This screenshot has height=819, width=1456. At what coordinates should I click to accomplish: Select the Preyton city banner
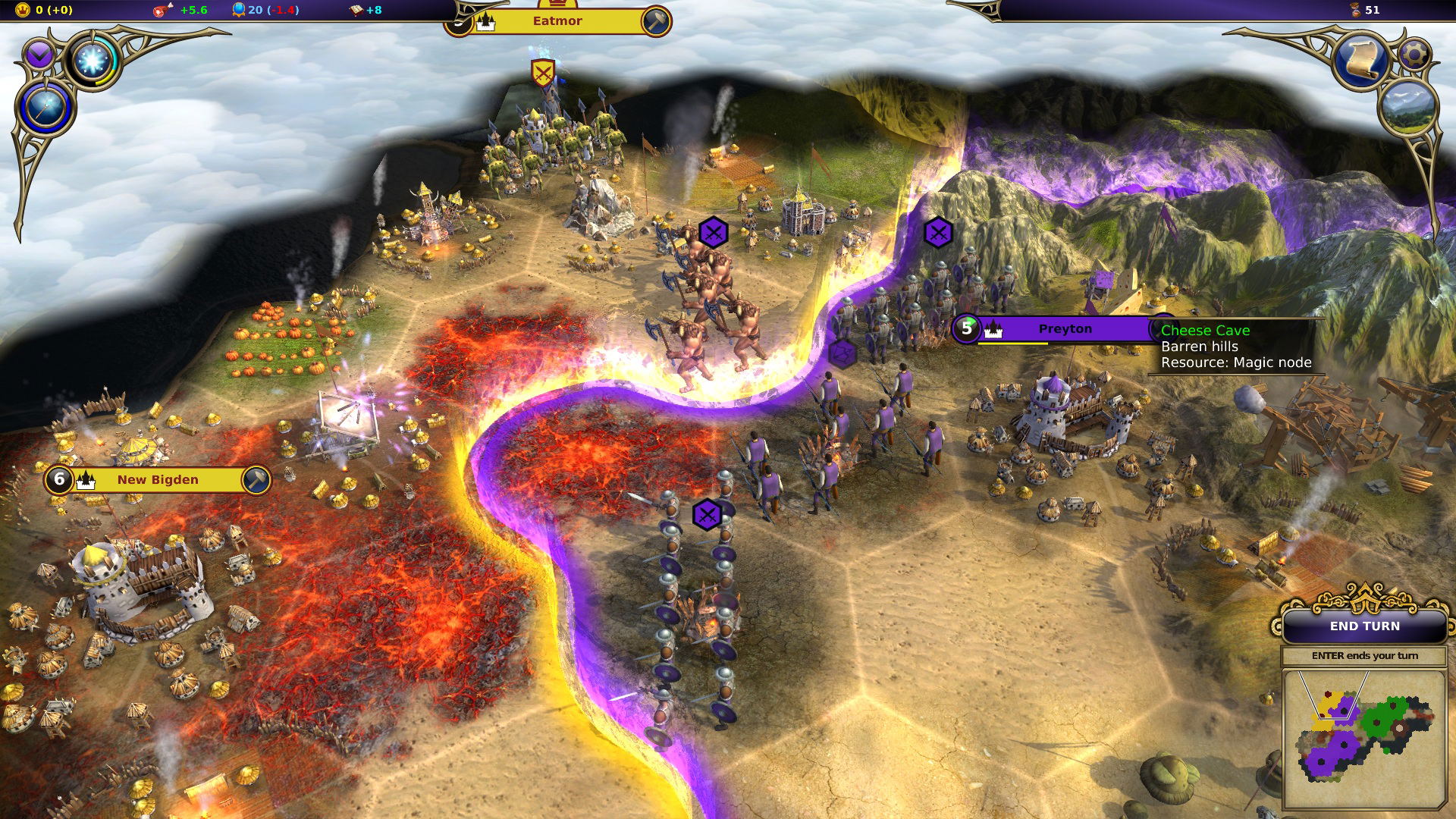point(1065,329)
